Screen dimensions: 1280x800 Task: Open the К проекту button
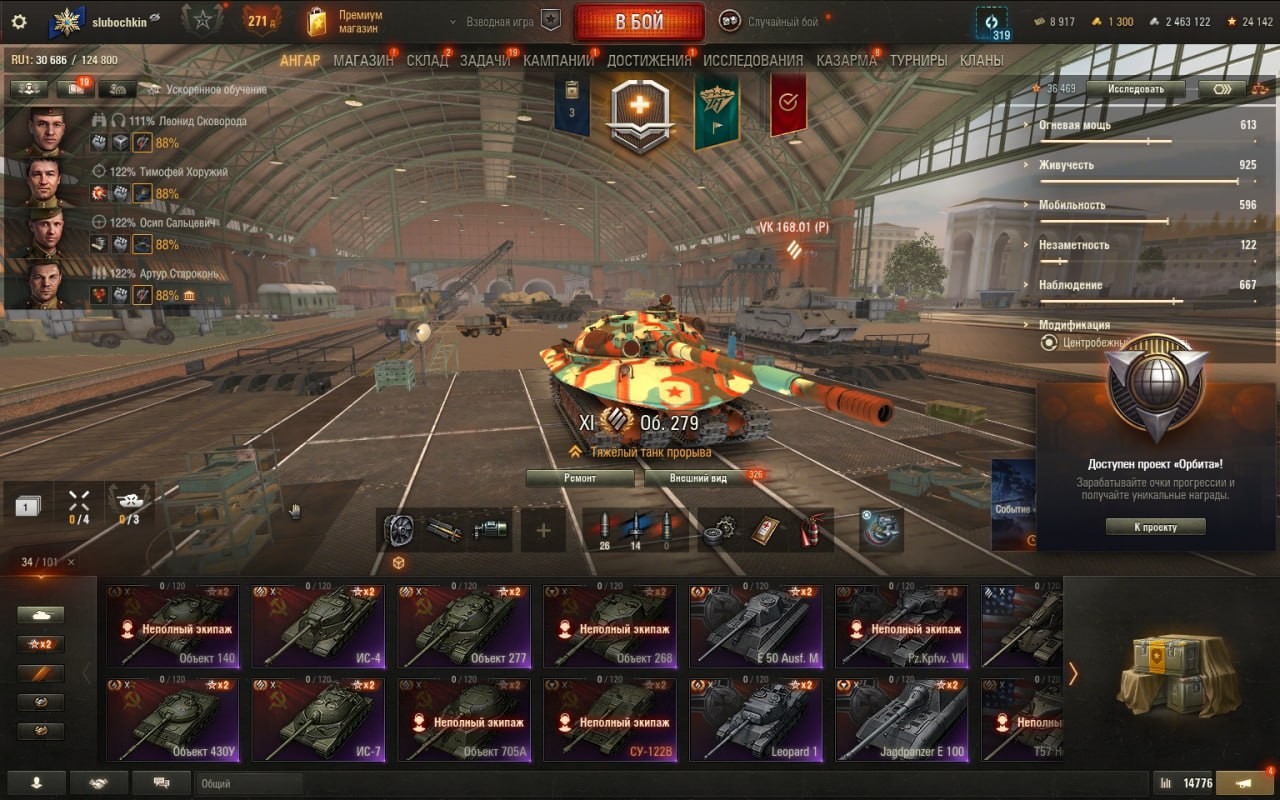pos(1155,527)
